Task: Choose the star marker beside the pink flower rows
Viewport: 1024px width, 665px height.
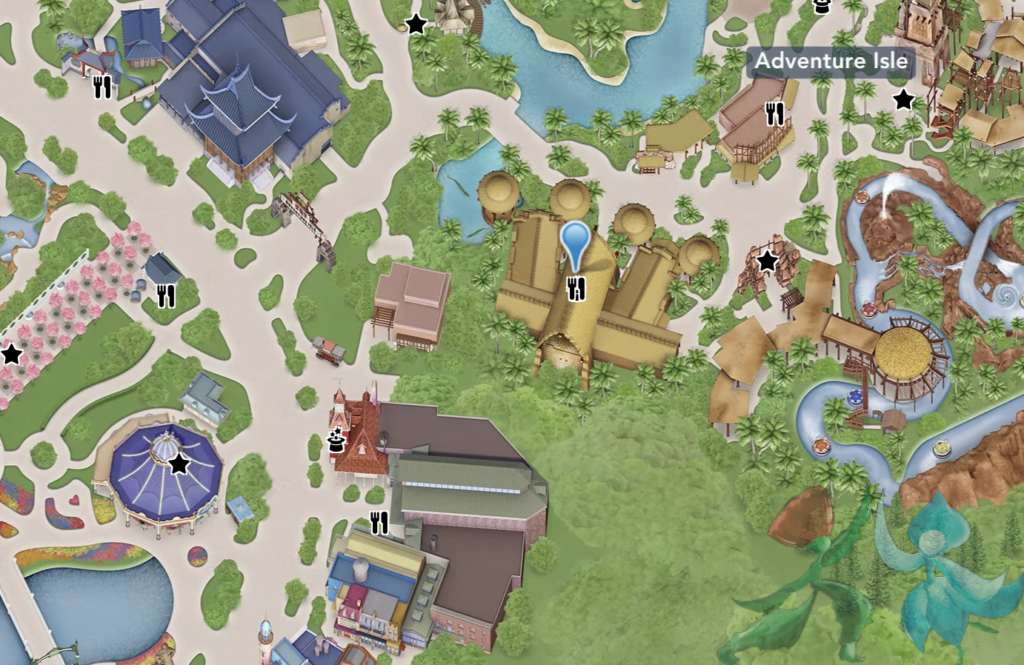Action: pos(12,354)
